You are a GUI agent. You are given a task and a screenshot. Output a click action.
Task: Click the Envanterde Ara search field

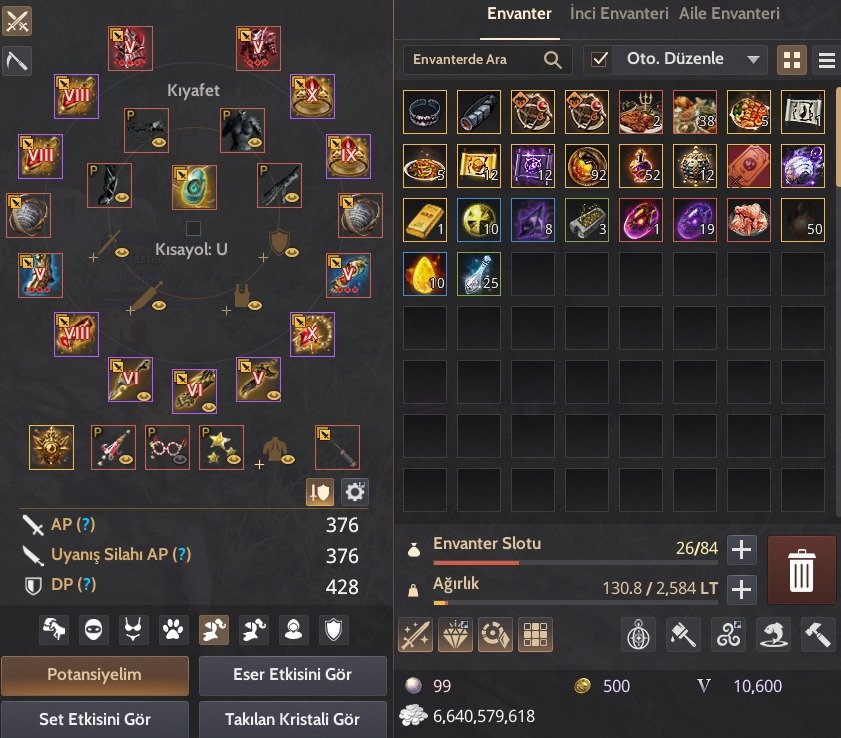(475, 59)
